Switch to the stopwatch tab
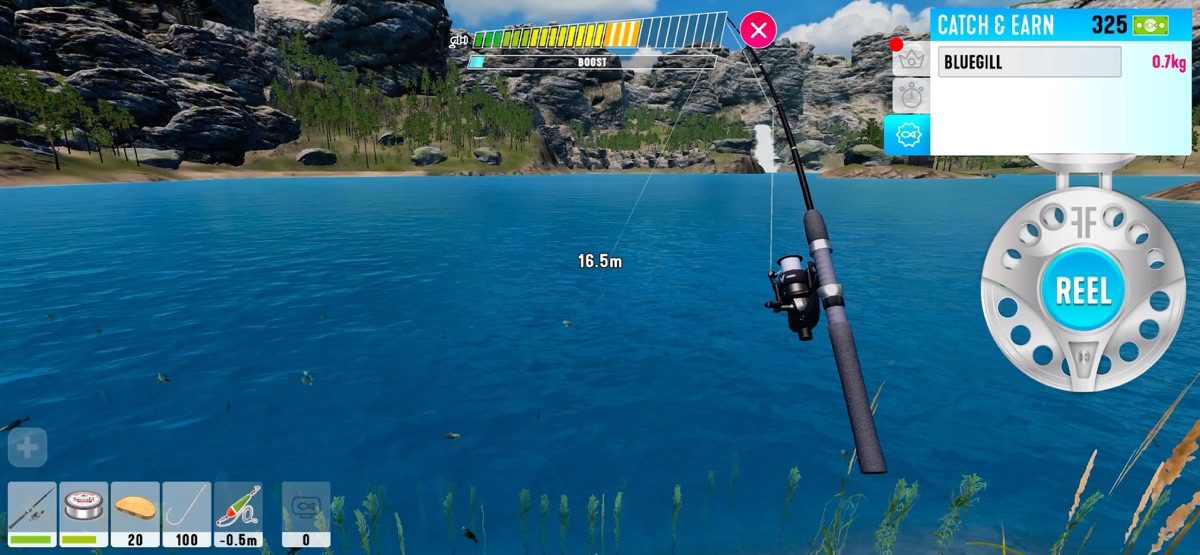This screenshot has height=555, width=1200. [x=910, y=96]
